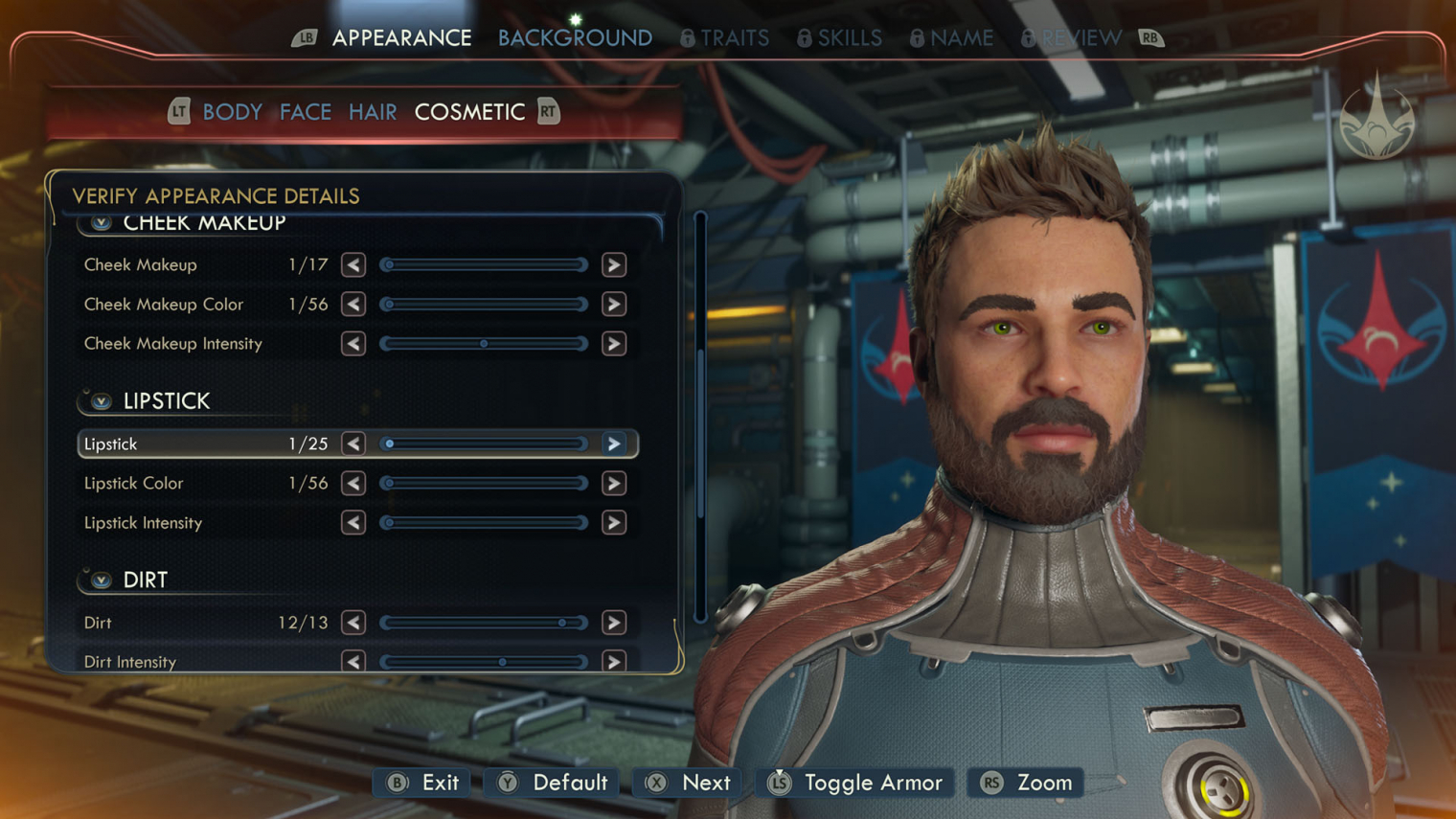The width and height of the screenshot is (1456, 819).
Task: Raise the Lipstick Intensity with right arrow
Action: pos(614,523)
